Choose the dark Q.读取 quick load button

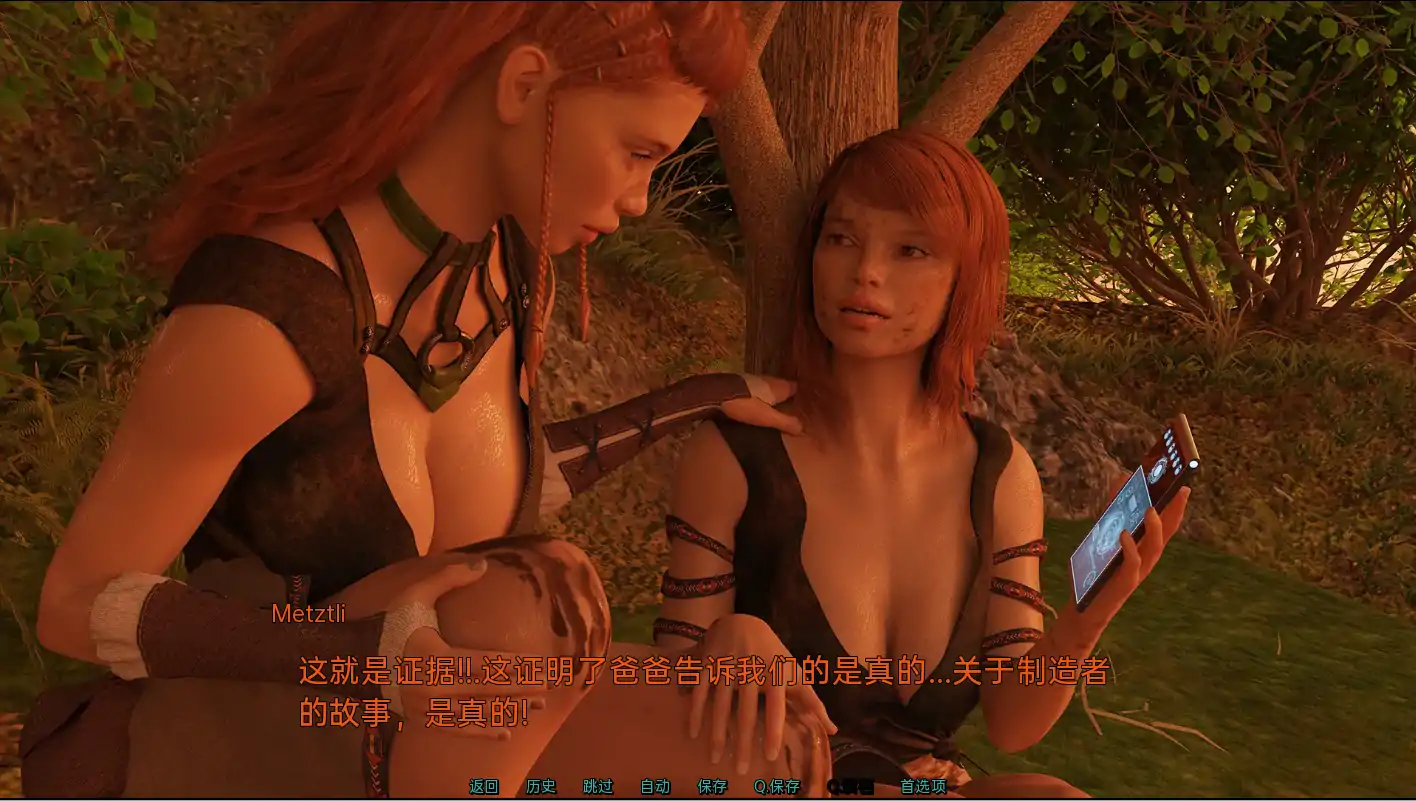[x=850, y=787]
